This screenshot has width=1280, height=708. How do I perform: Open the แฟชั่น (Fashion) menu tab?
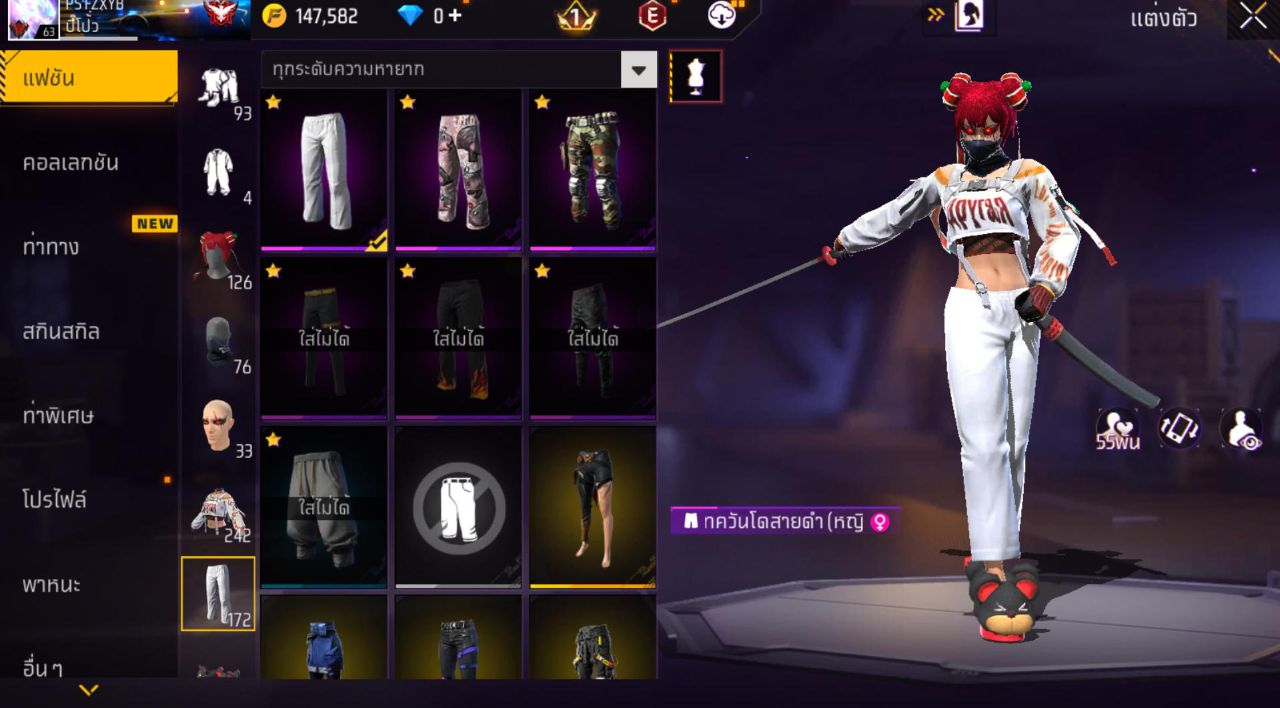click(x=88, y=78)
